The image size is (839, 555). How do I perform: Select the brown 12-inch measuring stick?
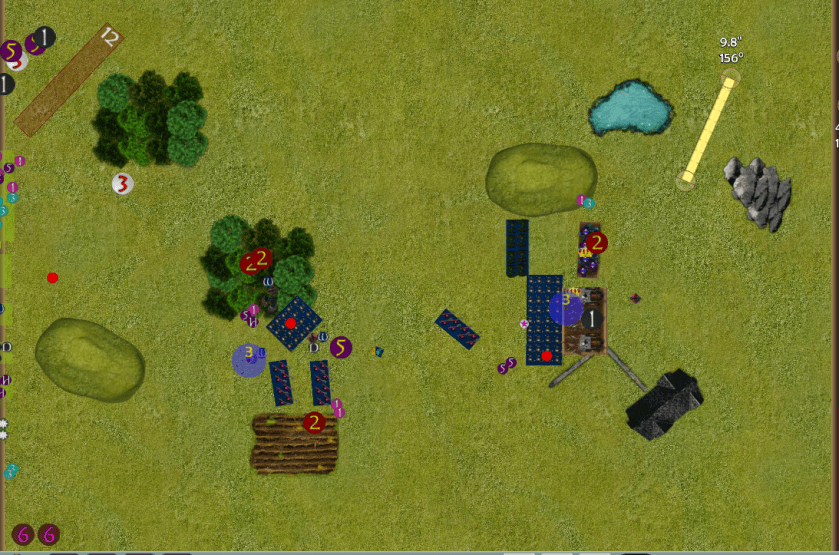67,81
